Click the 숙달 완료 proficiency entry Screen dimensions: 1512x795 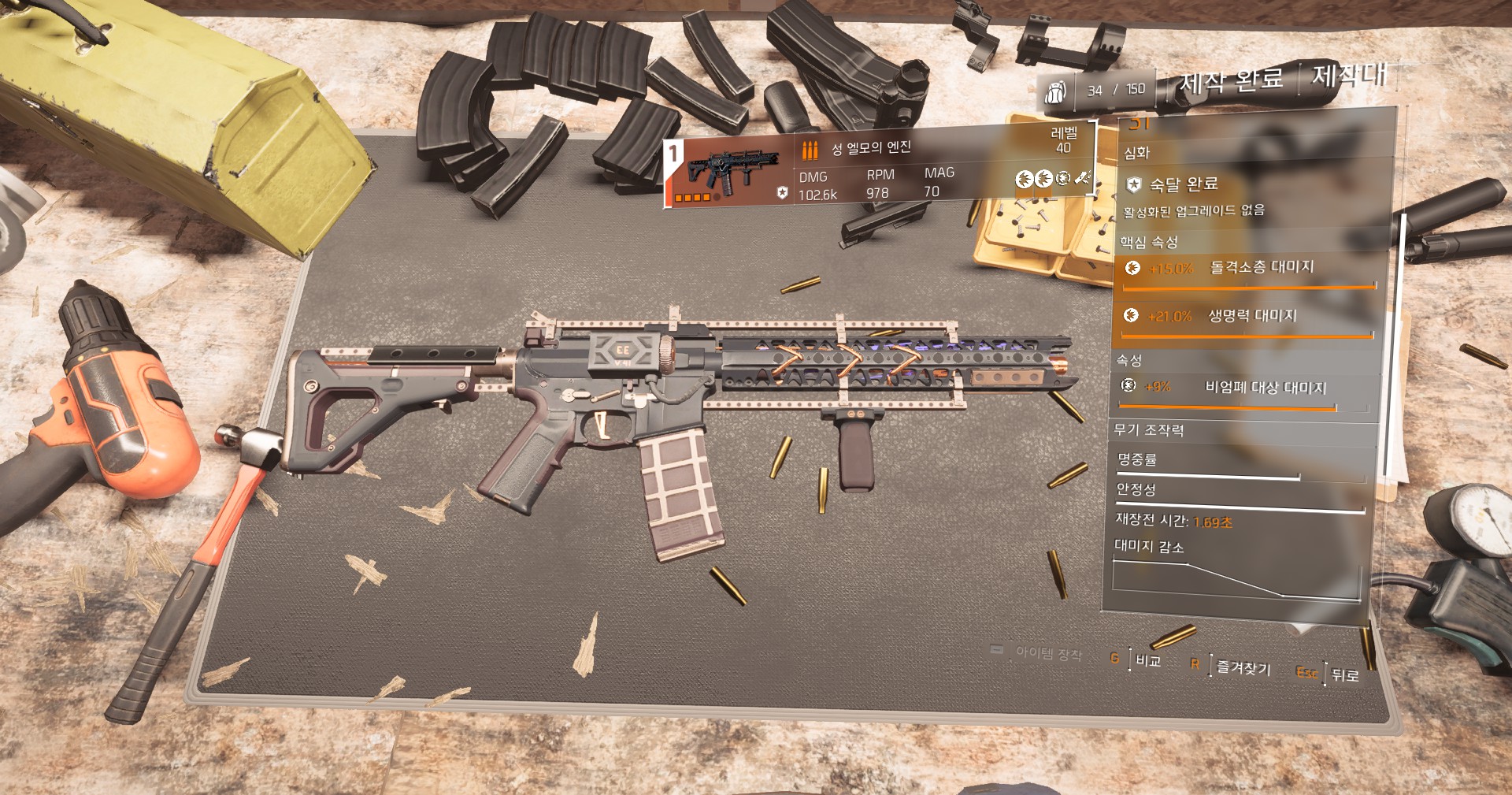pyautogui.click(x=1181, y=185)
